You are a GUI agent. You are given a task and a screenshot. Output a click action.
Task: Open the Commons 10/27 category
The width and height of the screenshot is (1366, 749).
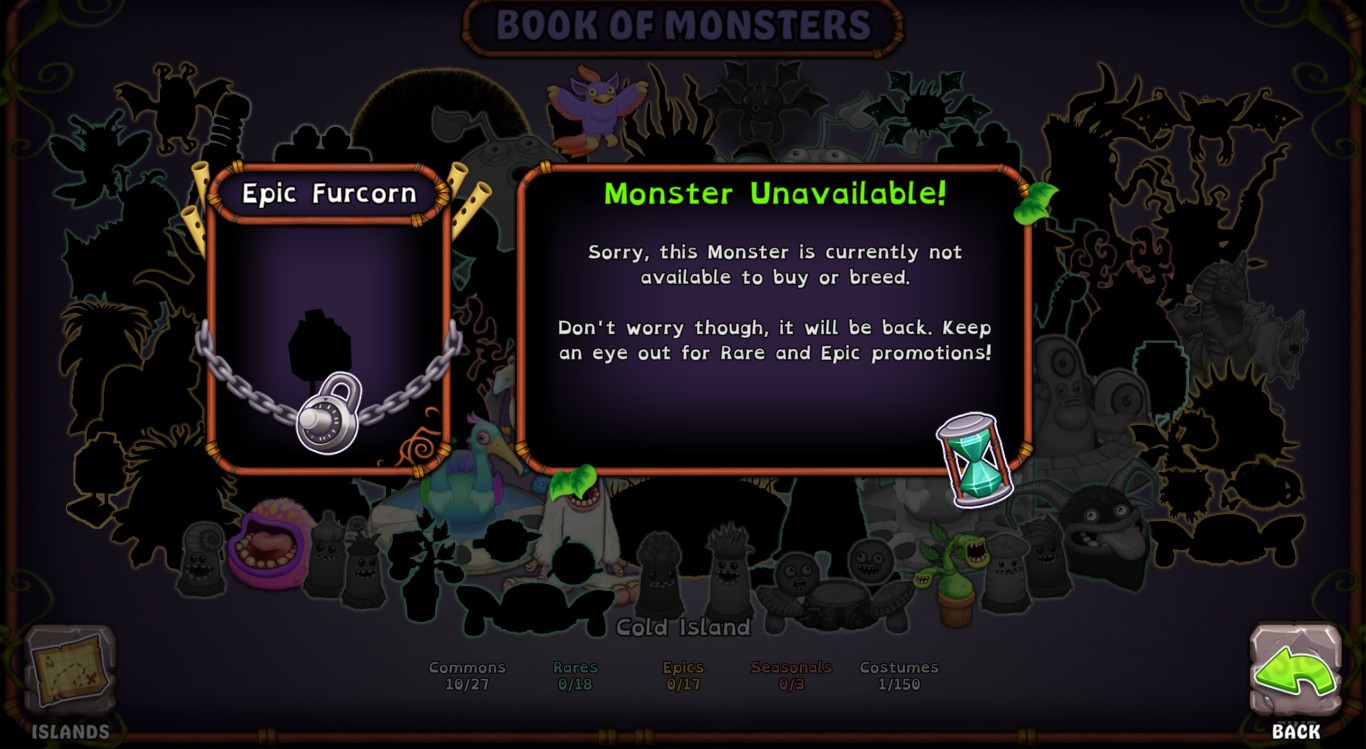466,673
